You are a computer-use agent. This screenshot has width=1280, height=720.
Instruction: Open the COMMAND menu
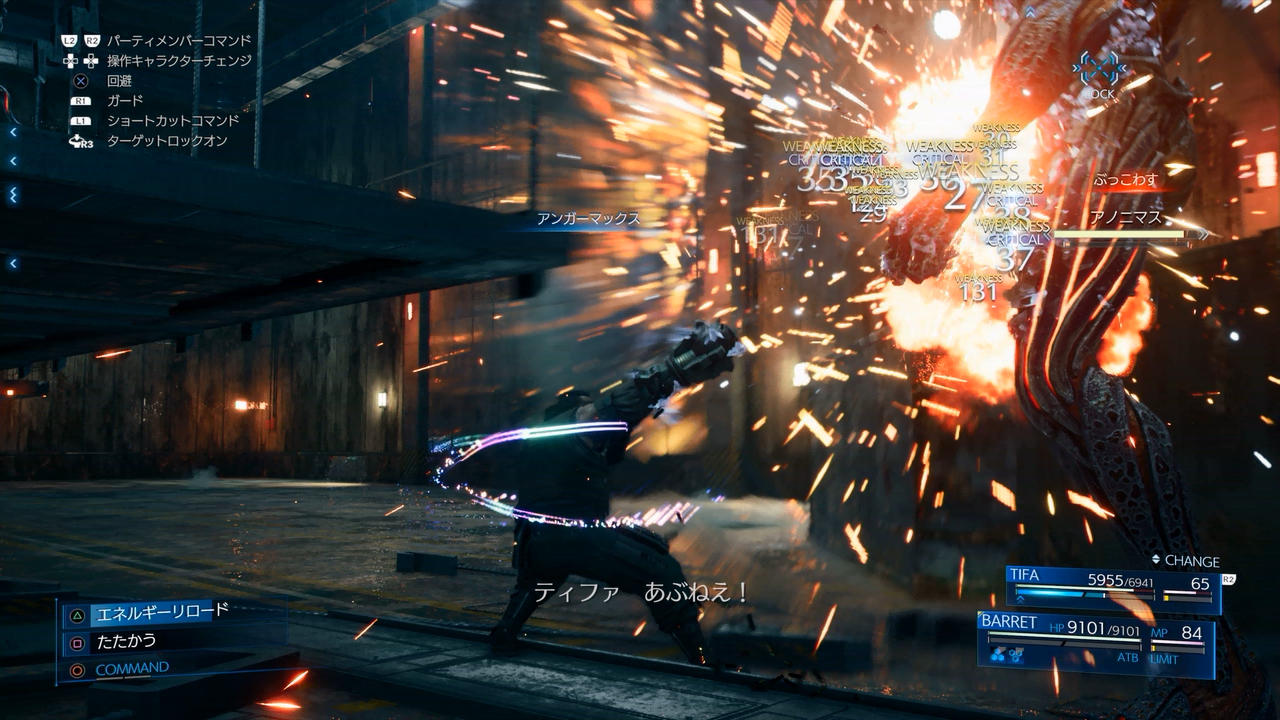[132, 668]
